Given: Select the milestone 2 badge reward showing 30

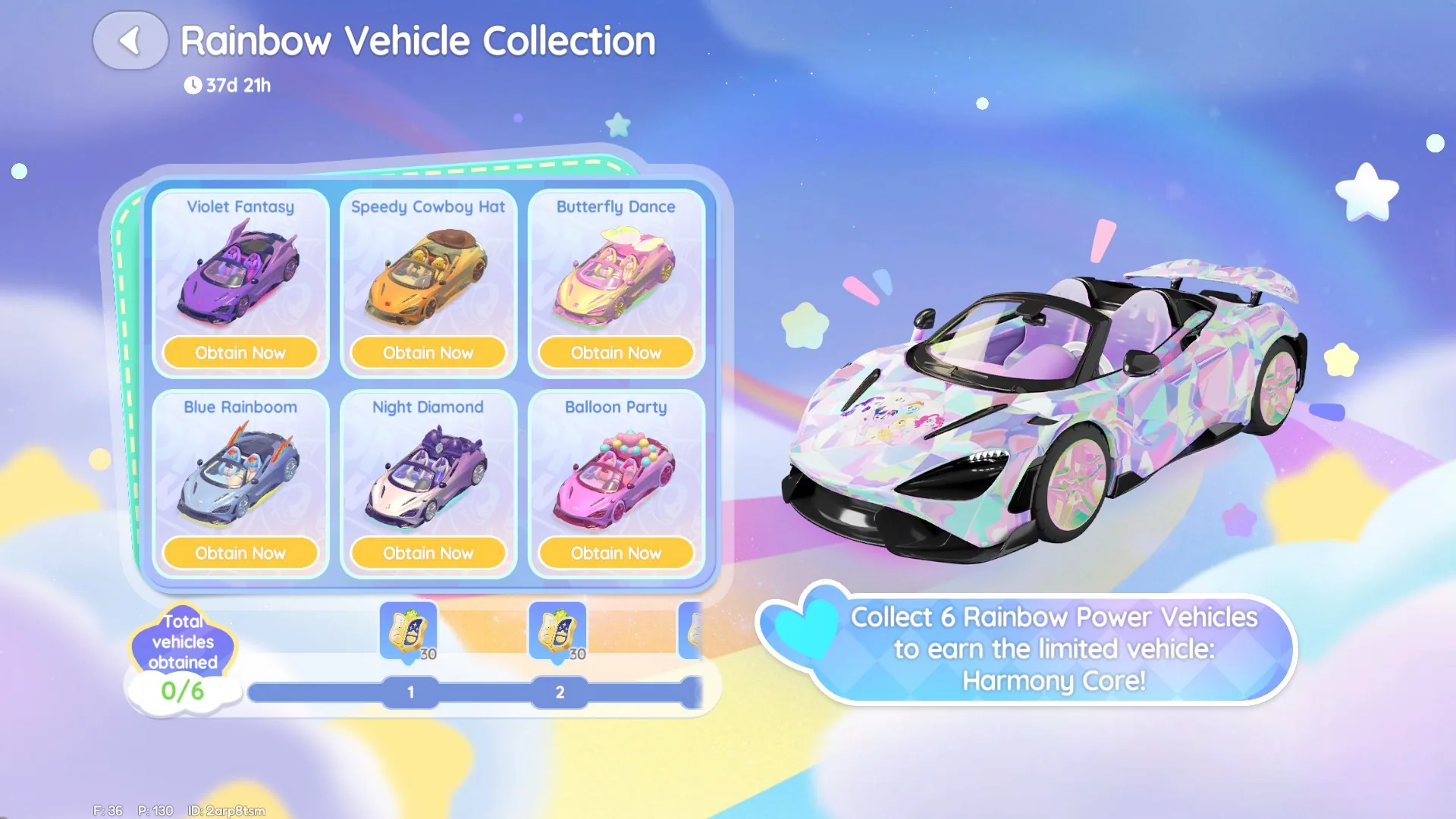Looking at the screenshot, I should 559,630.
